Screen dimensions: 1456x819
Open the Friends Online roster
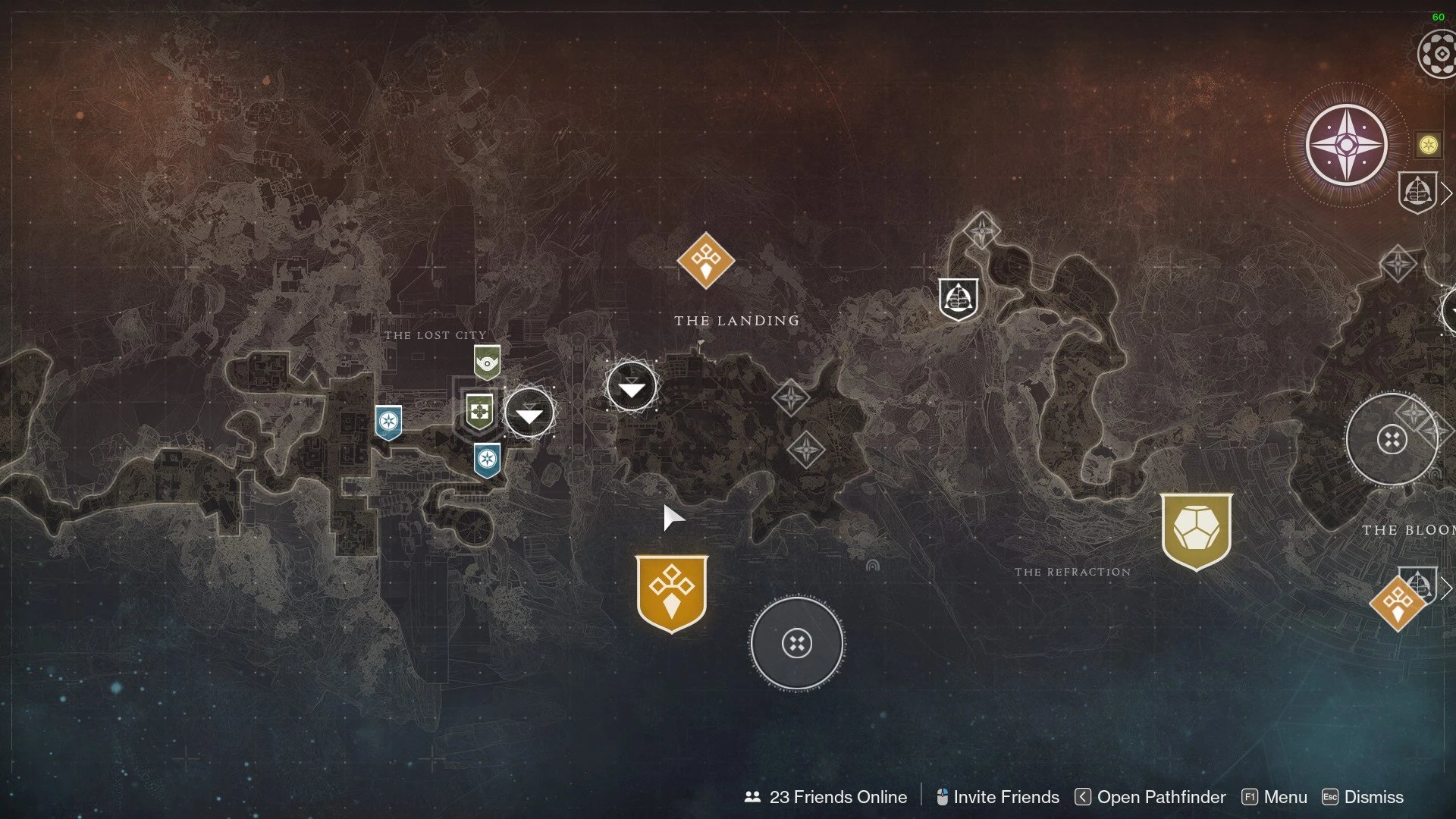coord(826,797)
